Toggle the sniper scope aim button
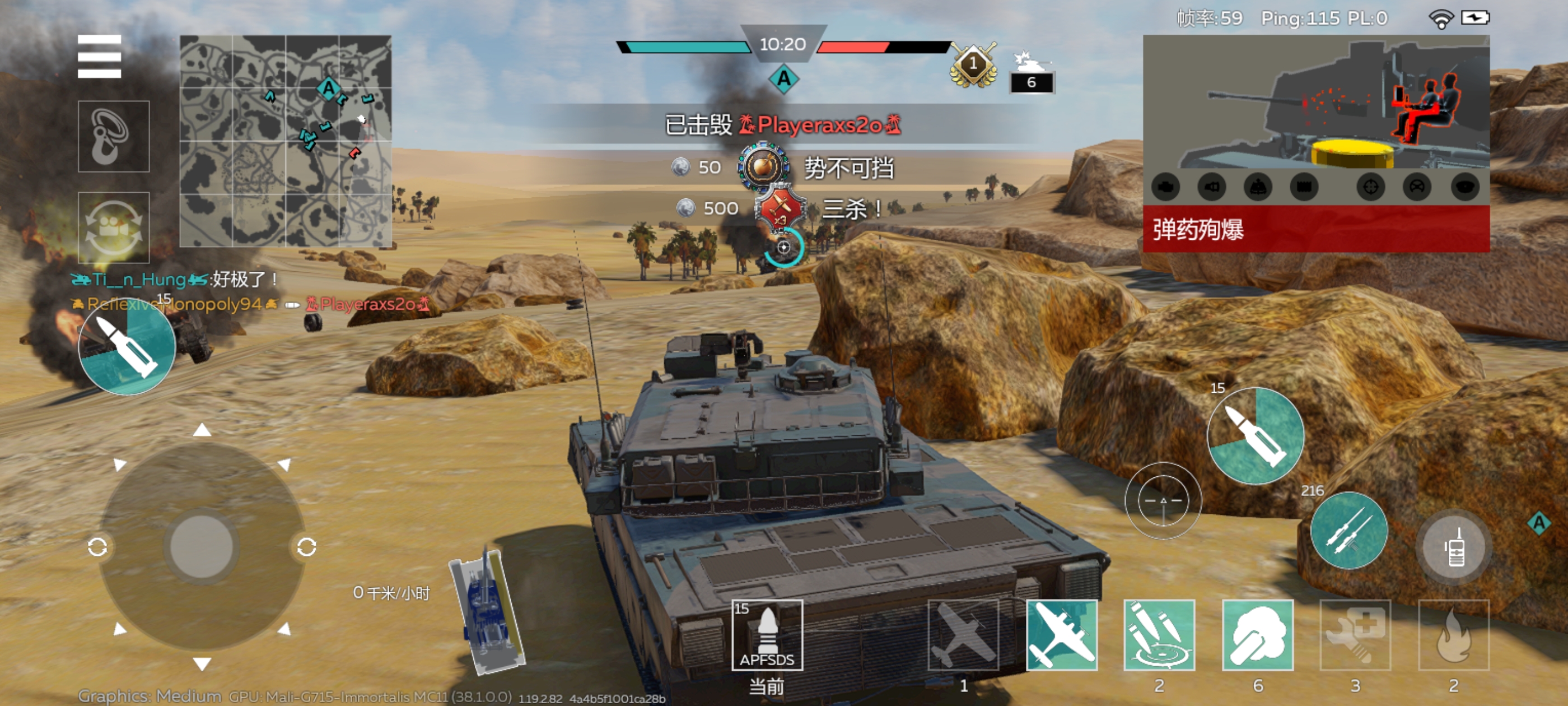 [x=1163, y=501]
